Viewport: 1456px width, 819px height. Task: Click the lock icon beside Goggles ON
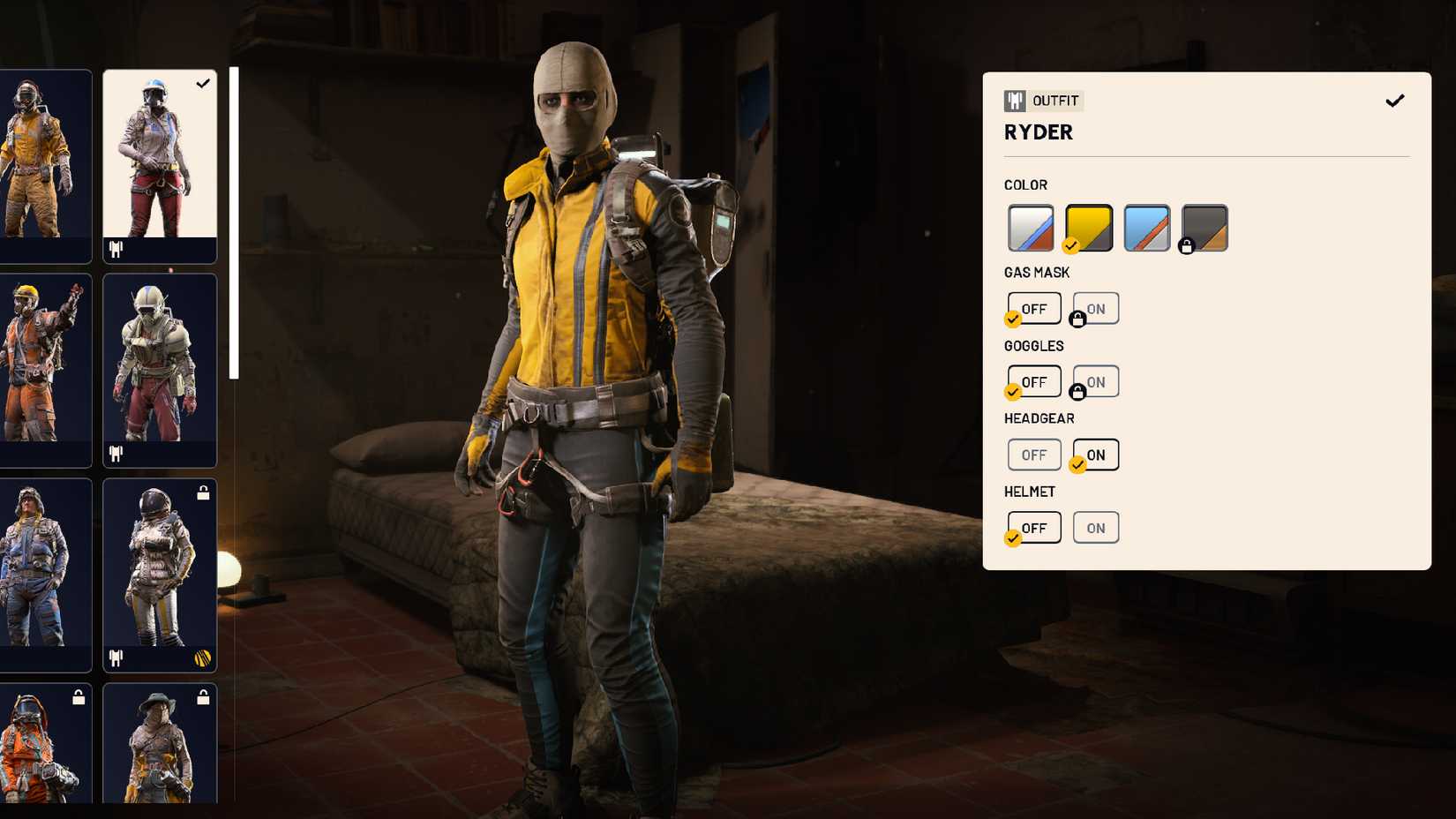1077,392
